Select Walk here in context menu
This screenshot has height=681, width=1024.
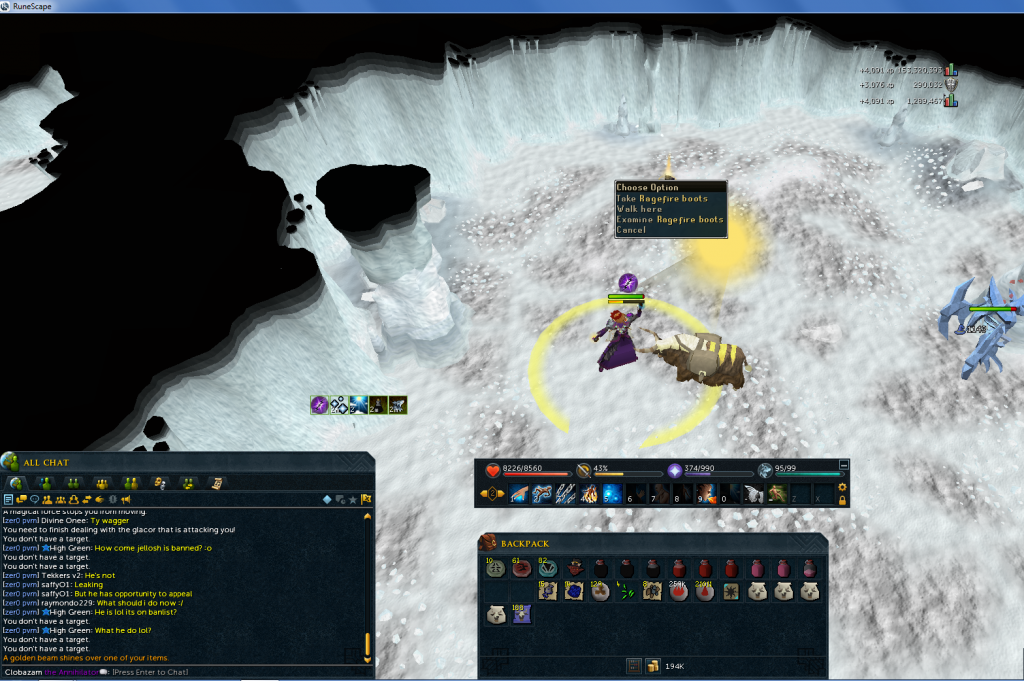pos(640,209)
